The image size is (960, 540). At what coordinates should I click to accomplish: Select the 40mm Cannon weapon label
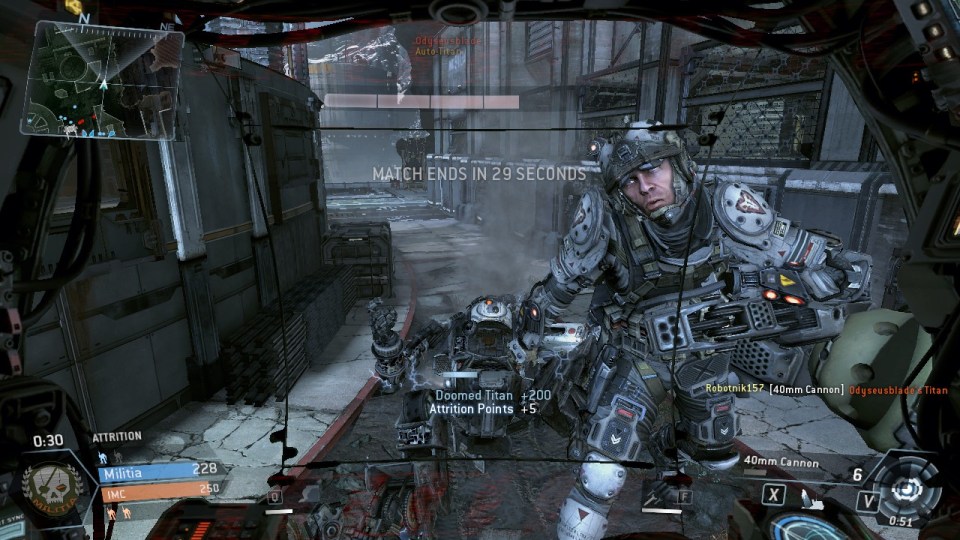(781, 462)
